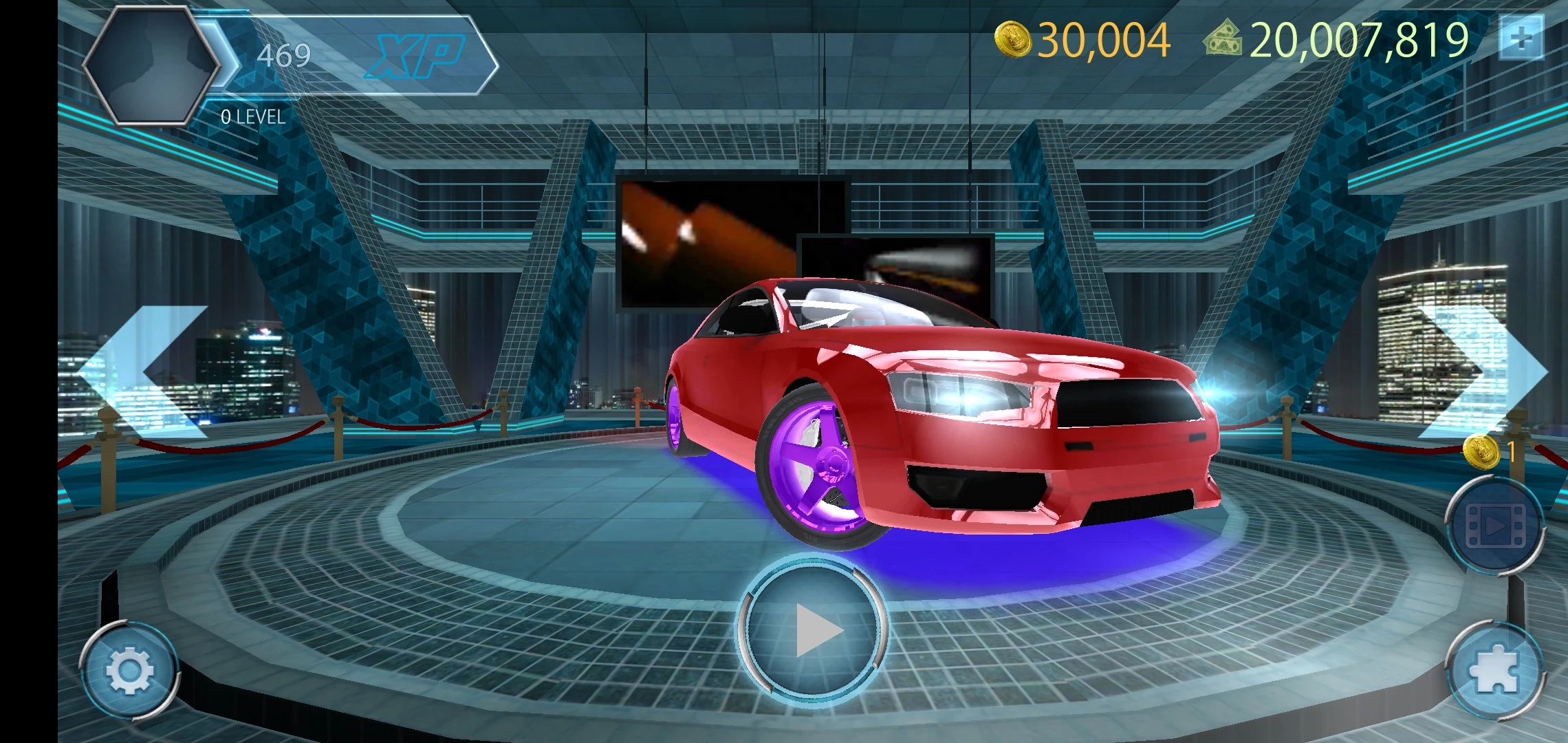Viewport: 1568px width, 743px height.
Task: Start the race with the play button
Action: [x=813, y=629]
